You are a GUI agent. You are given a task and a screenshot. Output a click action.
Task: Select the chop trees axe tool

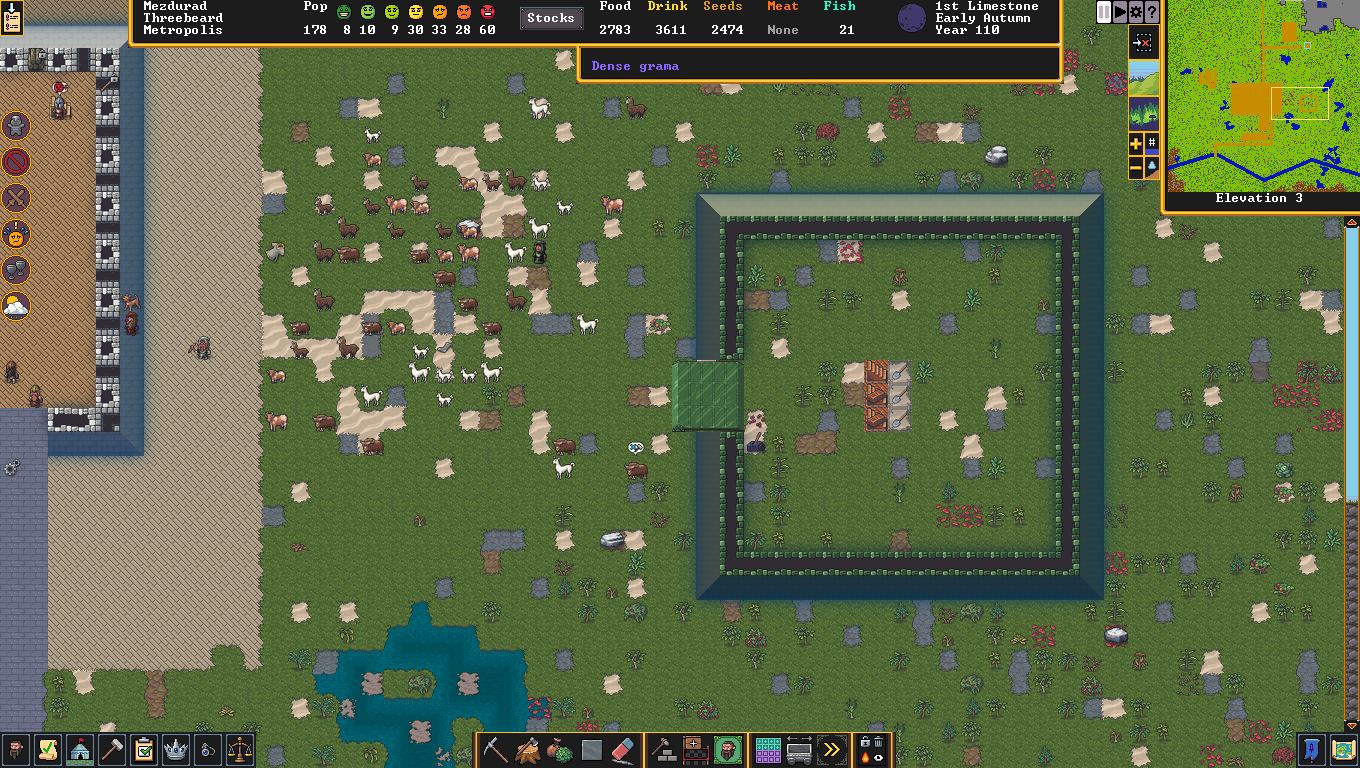tap(527, 749)
